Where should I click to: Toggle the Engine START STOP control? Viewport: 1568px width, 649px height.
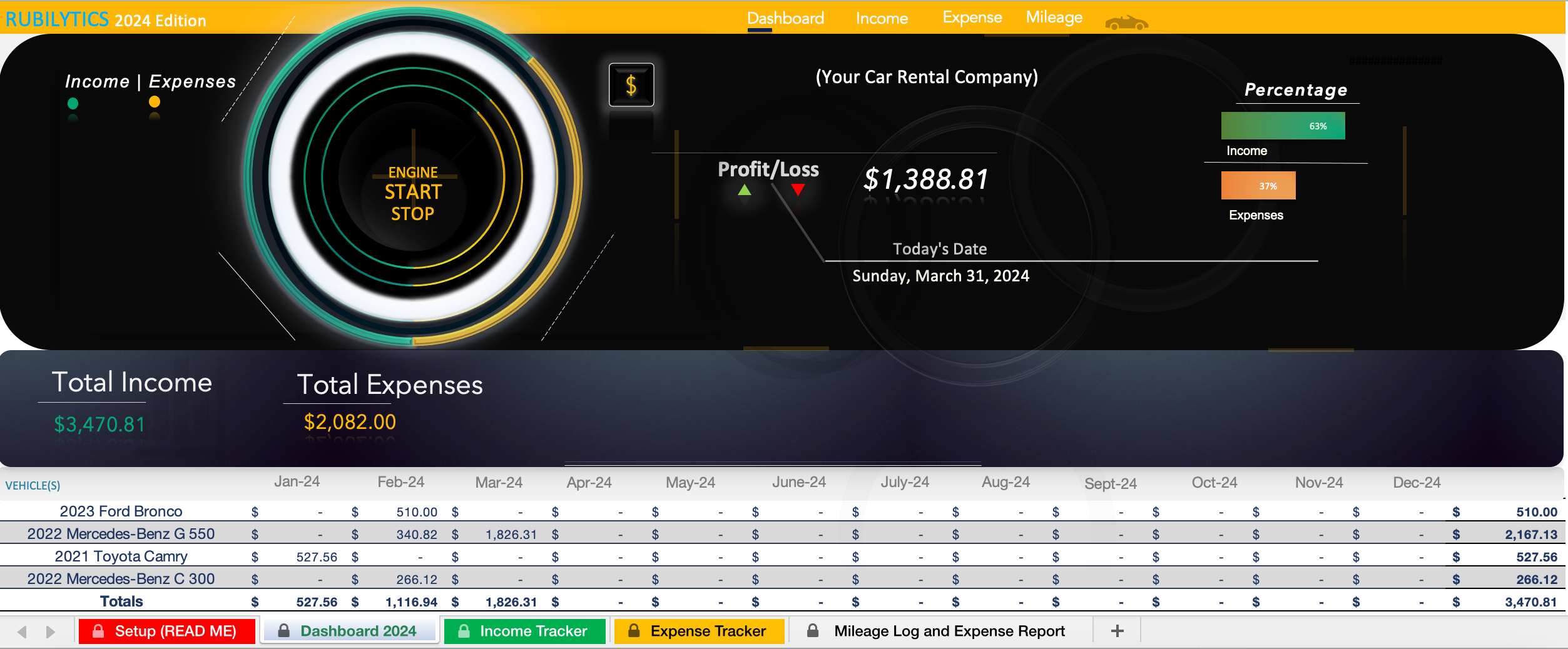tap(412, 194)
